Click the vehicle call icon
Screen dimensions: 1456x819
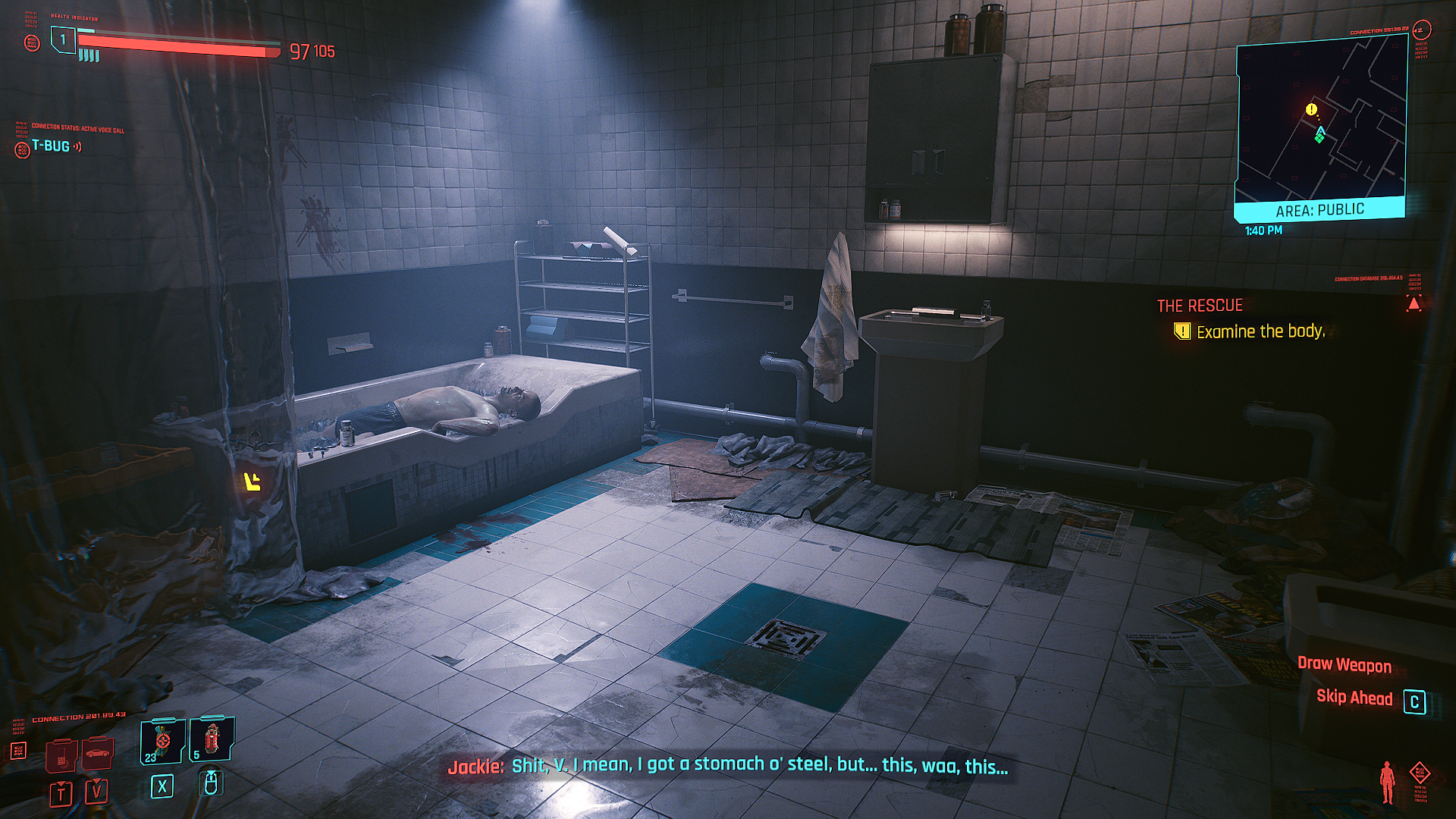97,754
